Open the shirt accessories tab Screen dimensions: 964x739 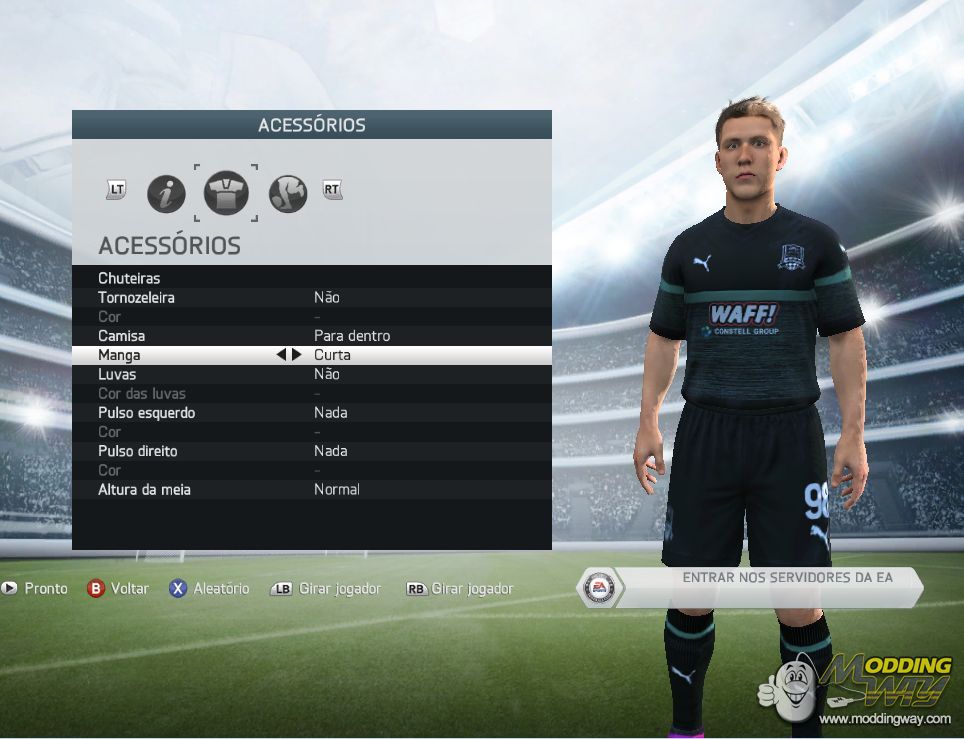click(226, 193)
